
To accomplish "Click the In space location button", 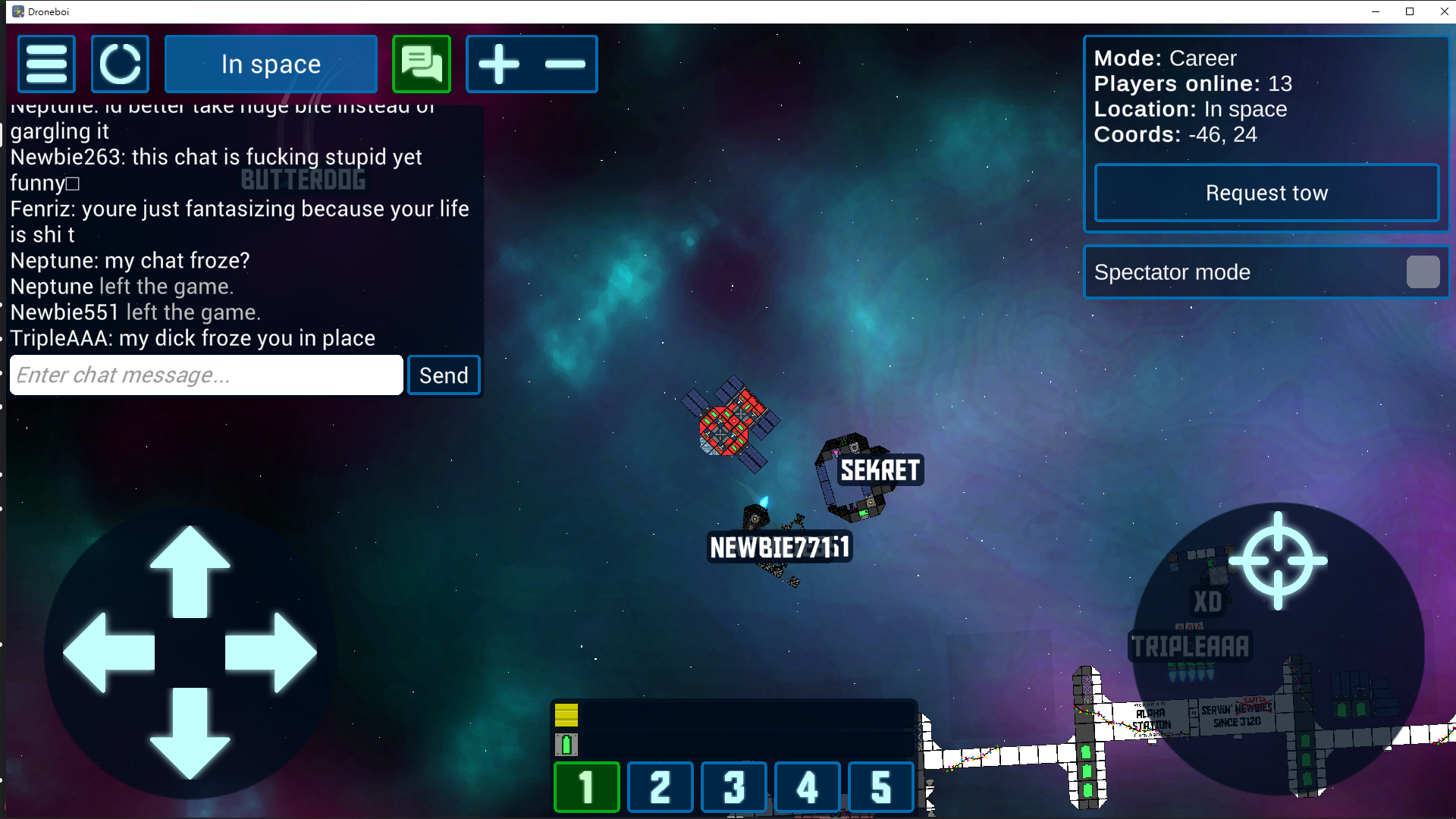I will tap(271, 64).
